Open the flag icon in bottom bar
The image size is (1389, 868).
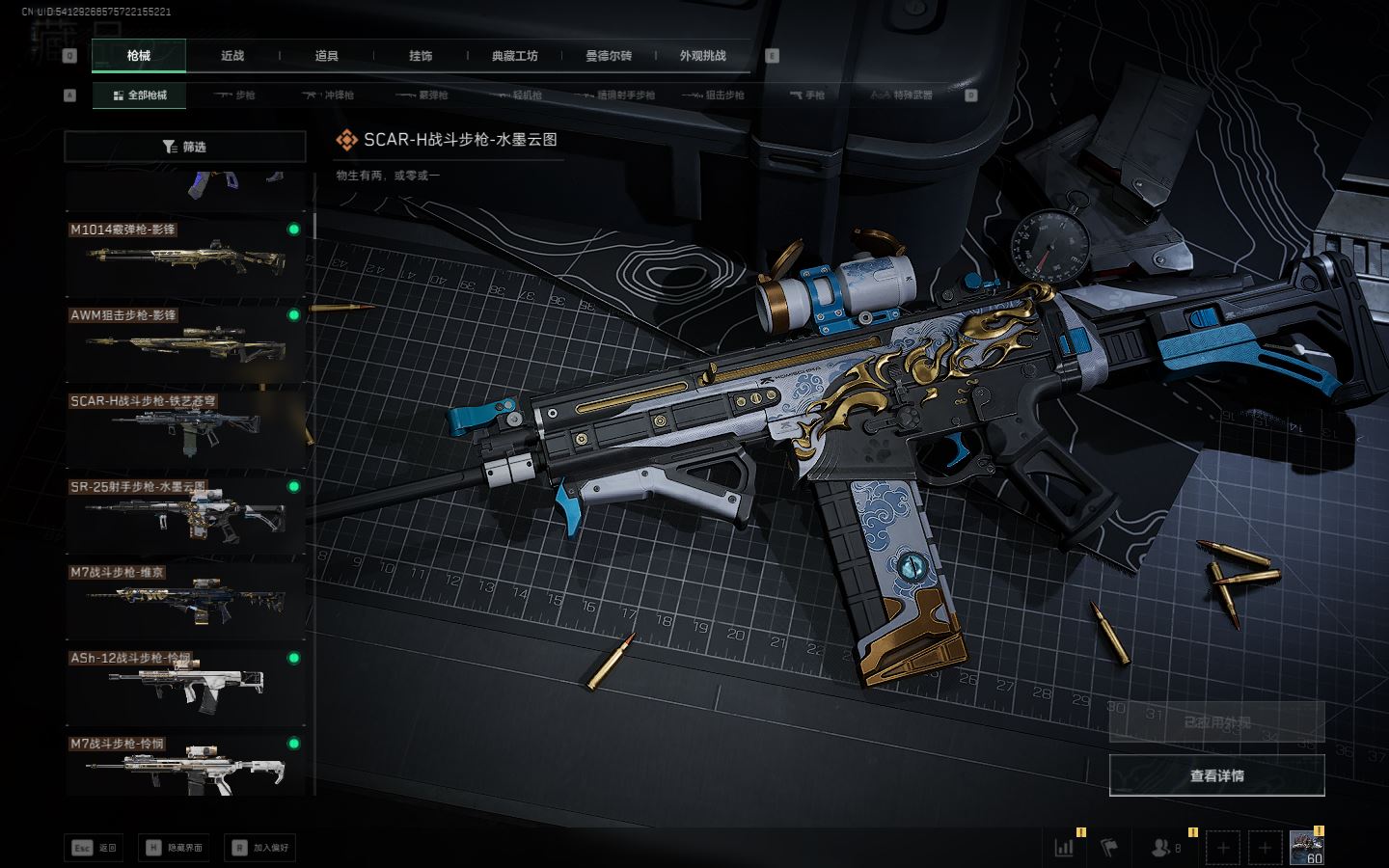click(1109, 848)
